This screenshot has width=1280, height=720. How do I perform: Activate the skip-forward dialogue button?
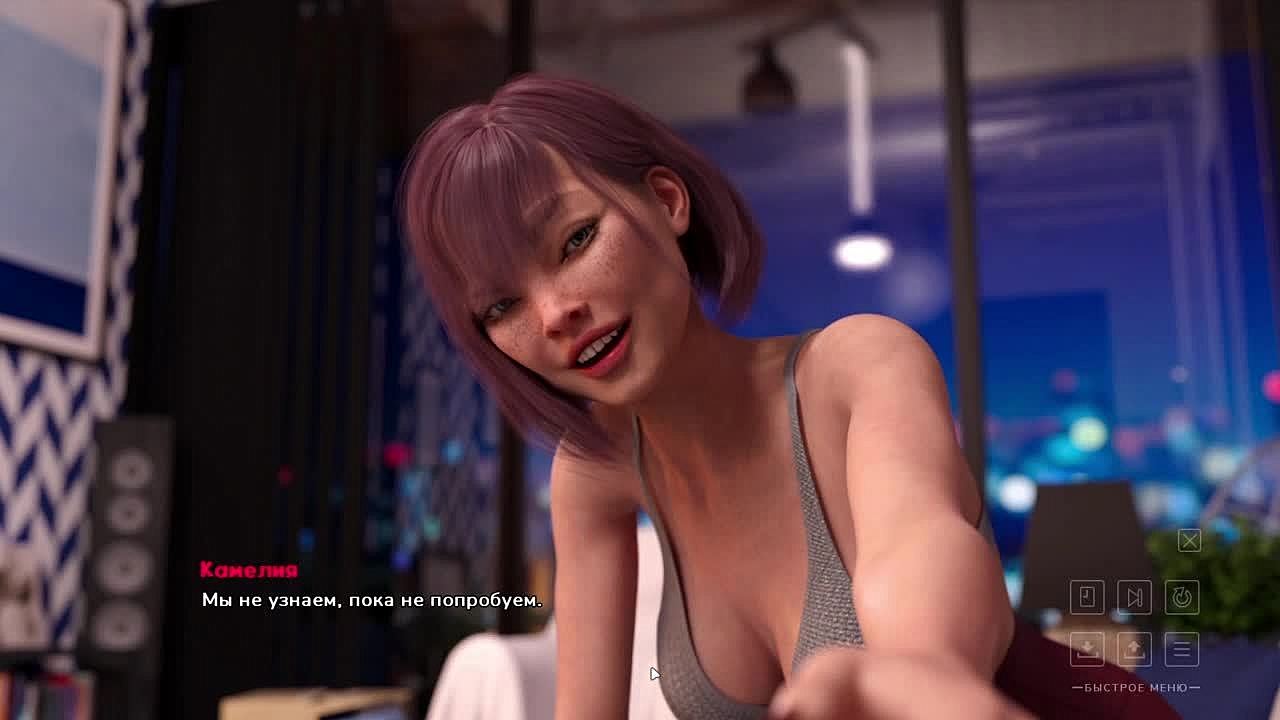point(1134,598)
